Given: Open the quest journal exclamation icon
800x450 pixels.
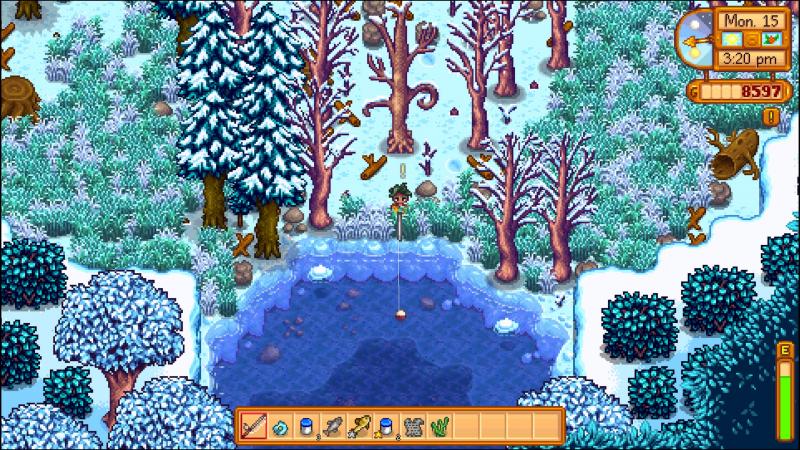Looking at the screenshot, I should 772,117.
